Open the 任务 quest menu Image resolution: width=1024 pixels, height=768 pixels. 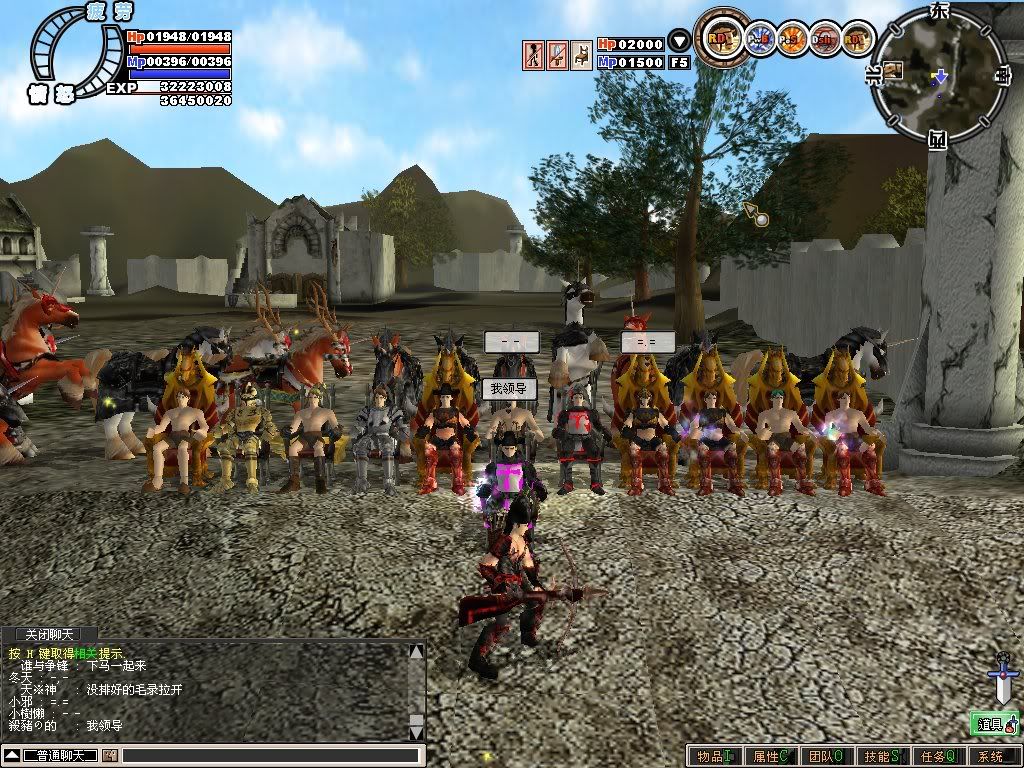(938, 757)
